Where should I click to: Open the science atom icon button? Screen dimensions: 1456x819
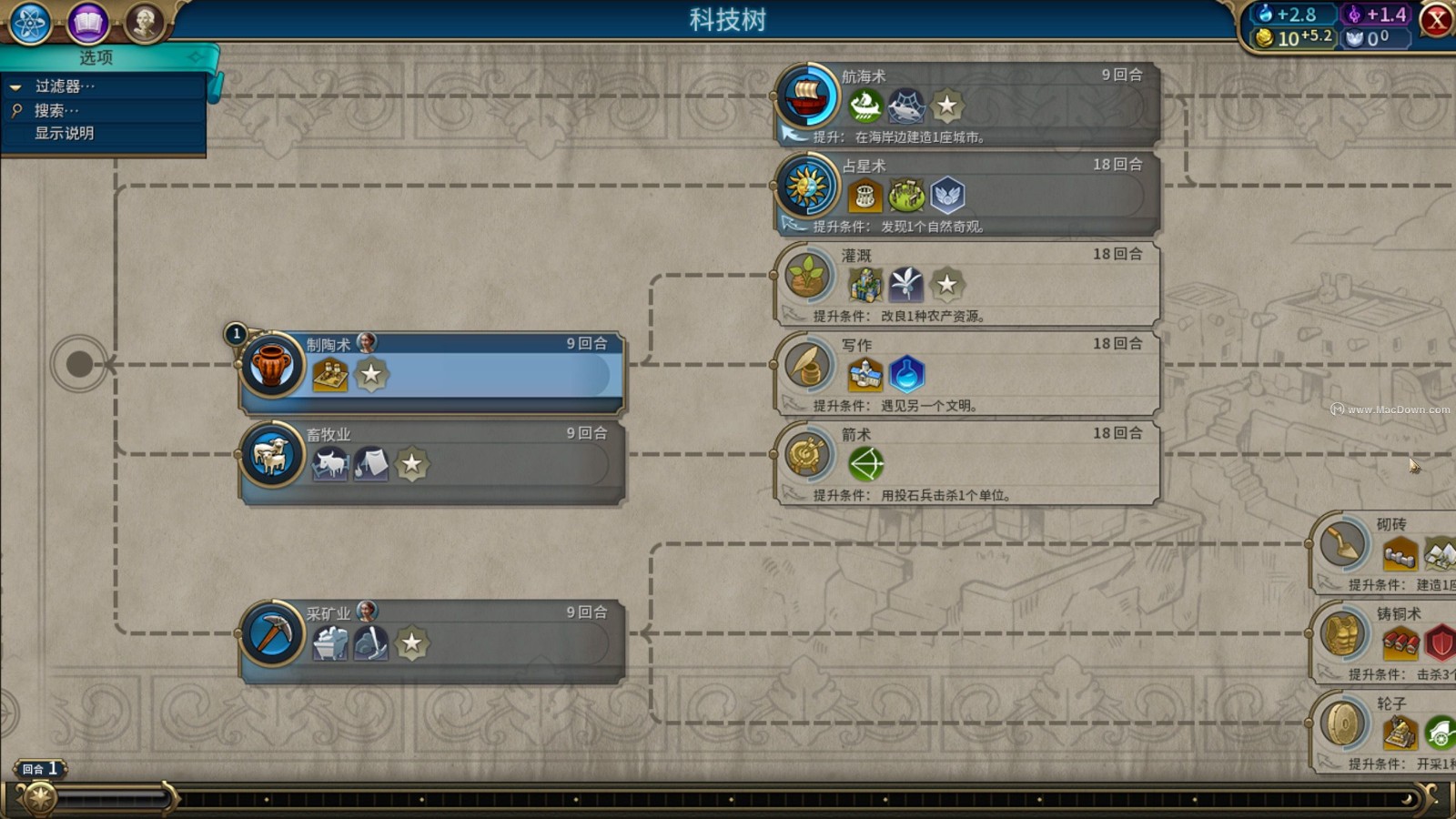pos(30,23)
